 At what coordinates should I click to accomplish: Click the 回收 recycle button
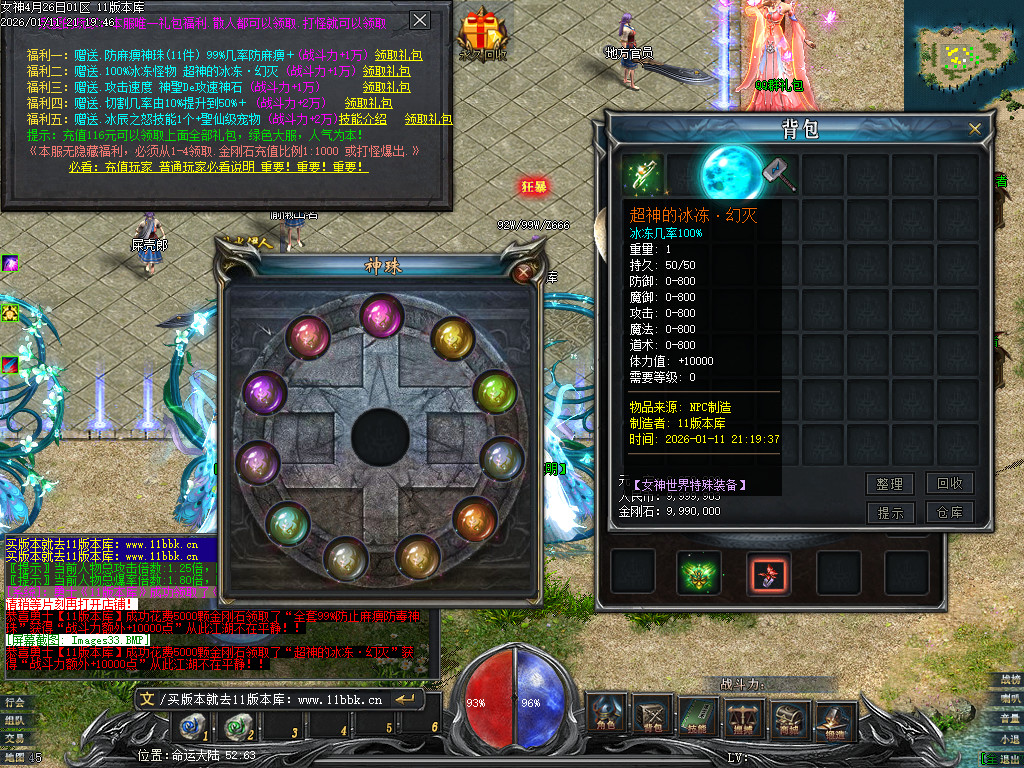click(949, 484)
